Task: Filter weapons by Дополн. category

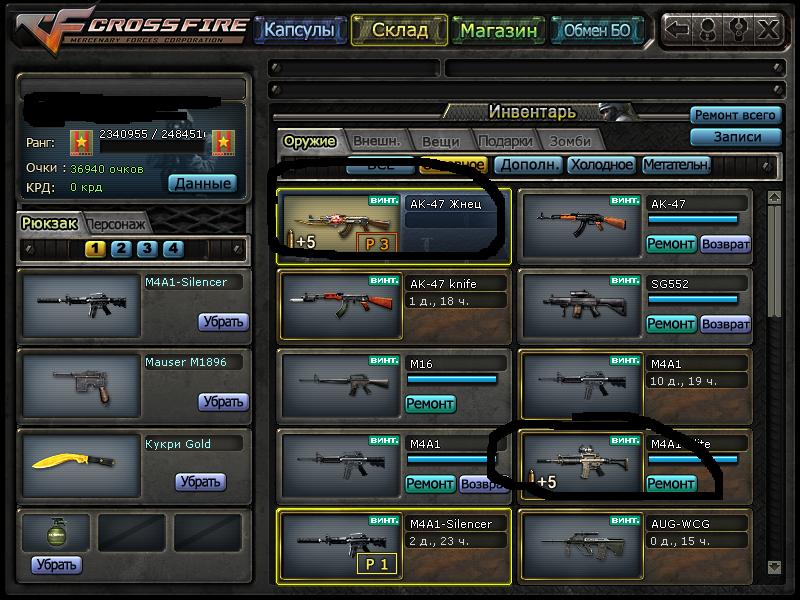Action: coord(528,165)
